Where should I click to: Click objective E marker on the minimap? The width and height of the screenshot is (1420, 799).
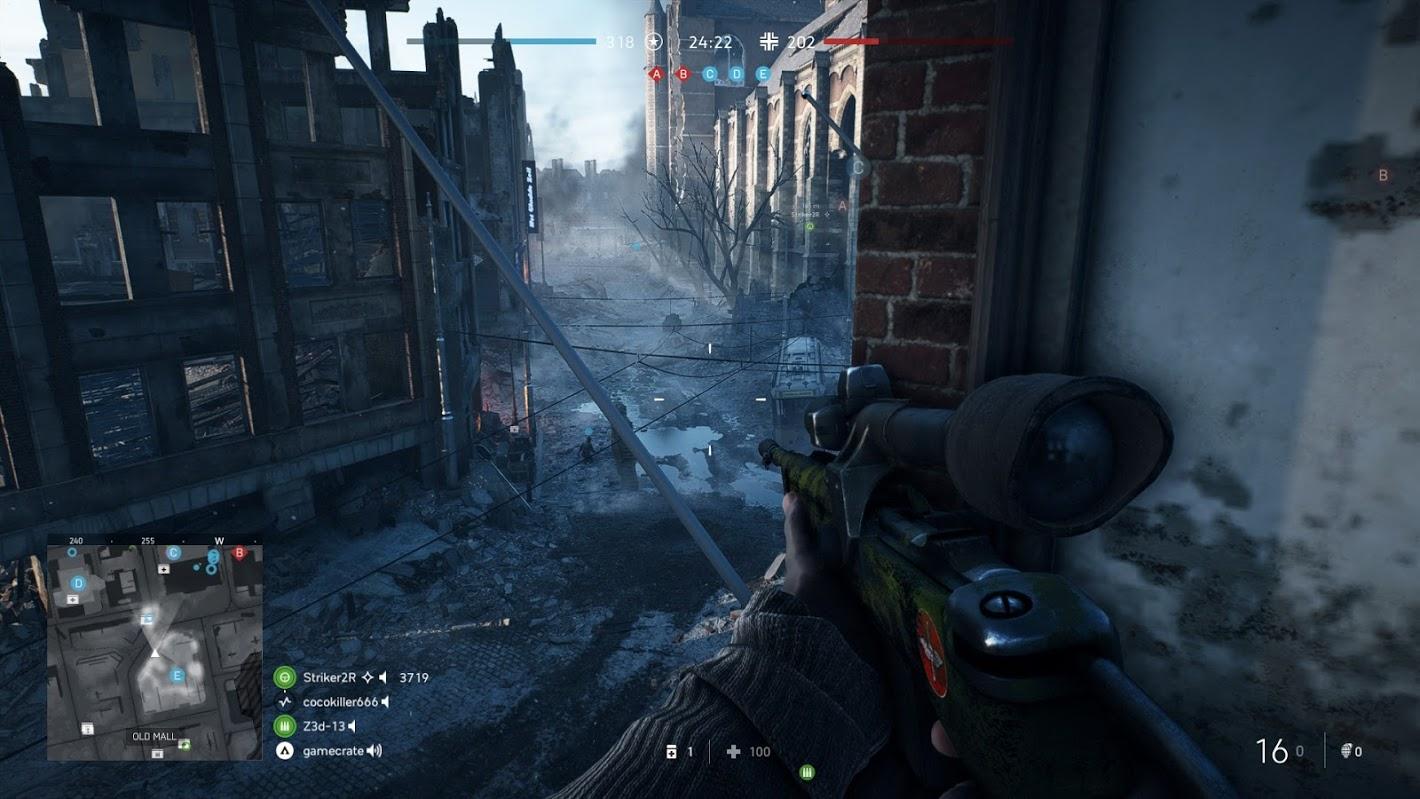point(178,675)
